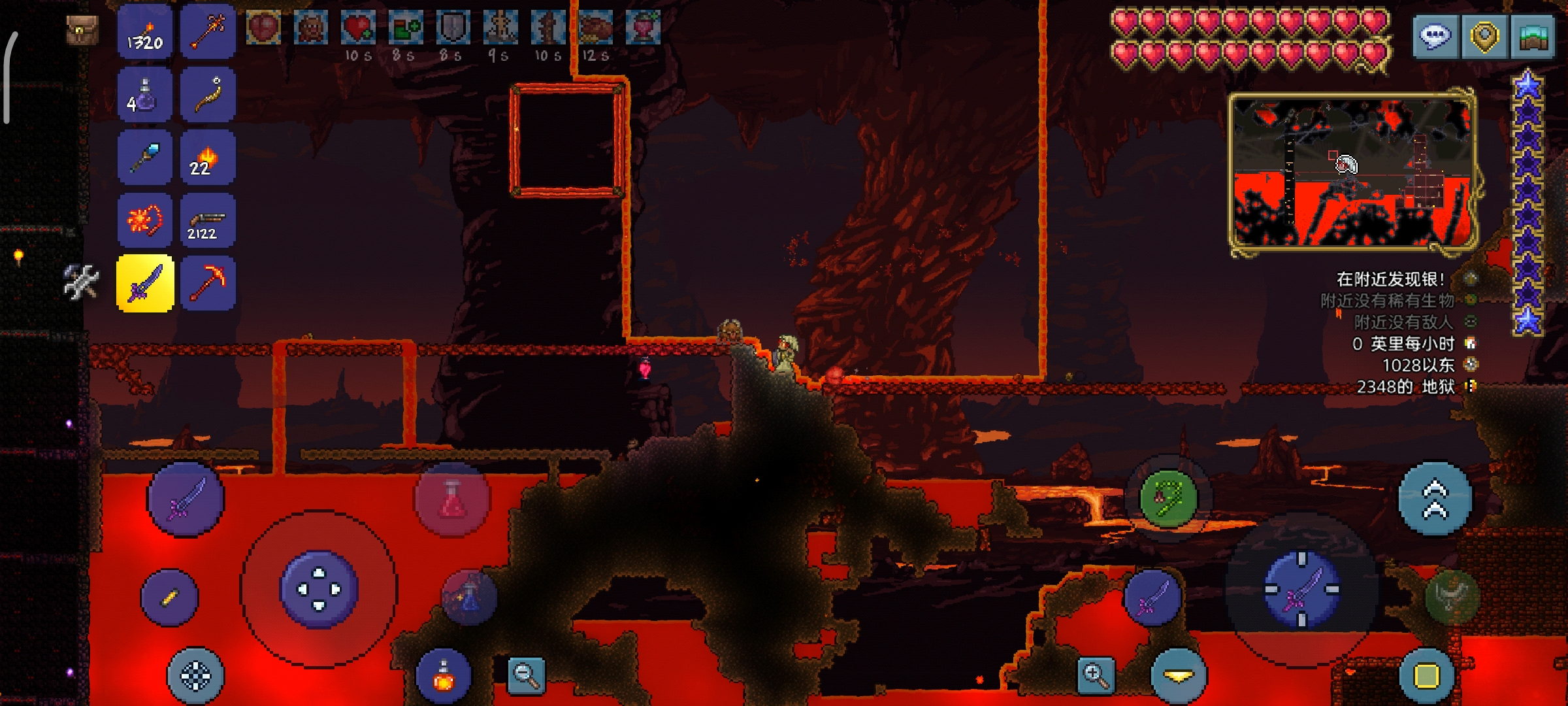
Task: Open the chat speech bubble
Action: [x=1435, y=37]
